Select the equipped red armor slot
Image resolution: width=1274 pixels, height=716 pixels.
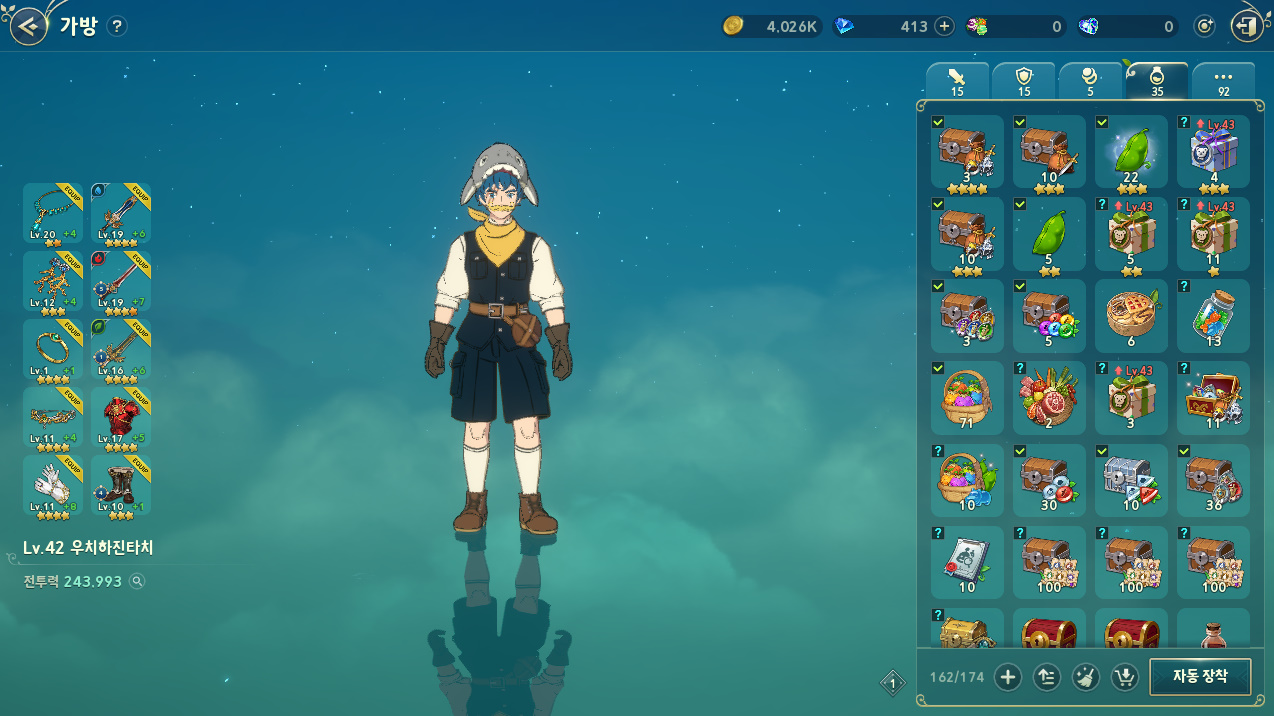coord(121,417)
